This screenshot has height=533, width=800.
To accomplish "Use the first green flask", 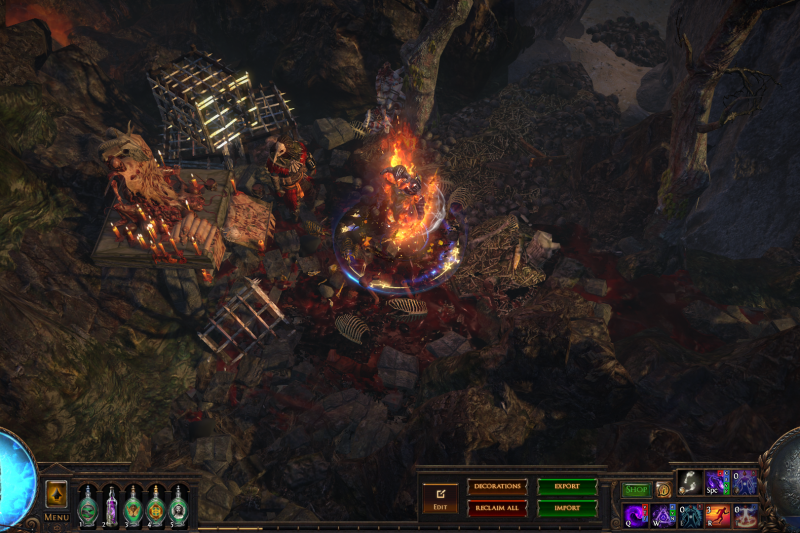I will click(87, 504).
